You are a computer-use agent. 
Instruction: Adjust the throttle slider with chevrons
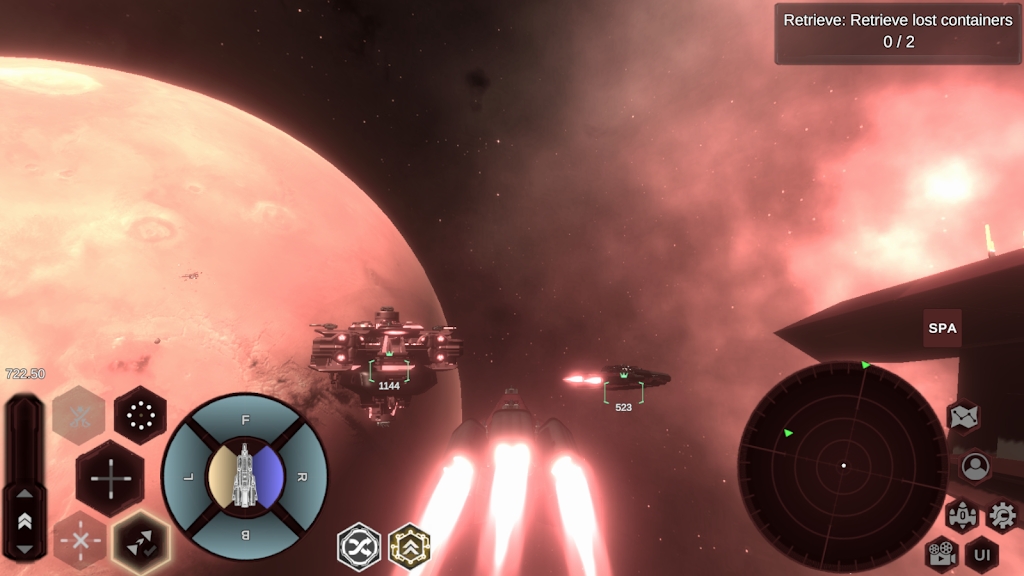click(x=24, y=520)
